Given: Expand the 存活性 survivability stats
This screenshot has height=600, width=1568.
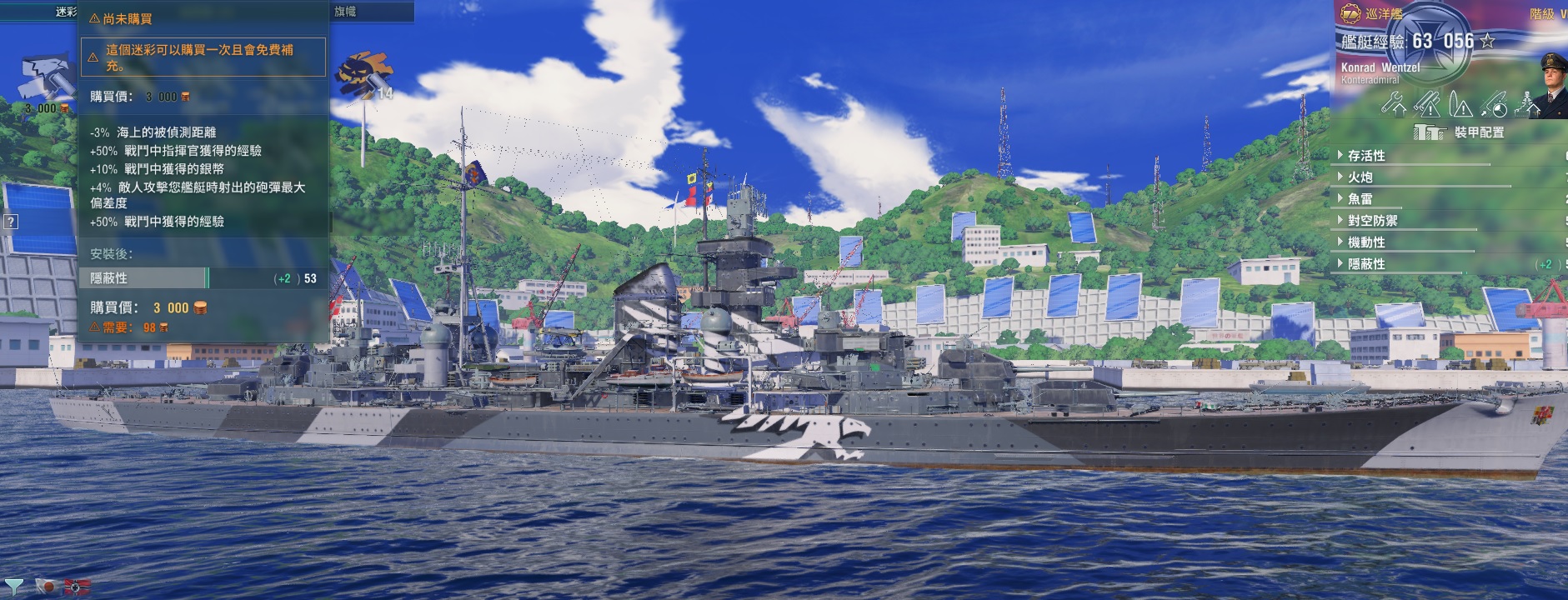Looking at the screenshot, I should pos(1366,156).
